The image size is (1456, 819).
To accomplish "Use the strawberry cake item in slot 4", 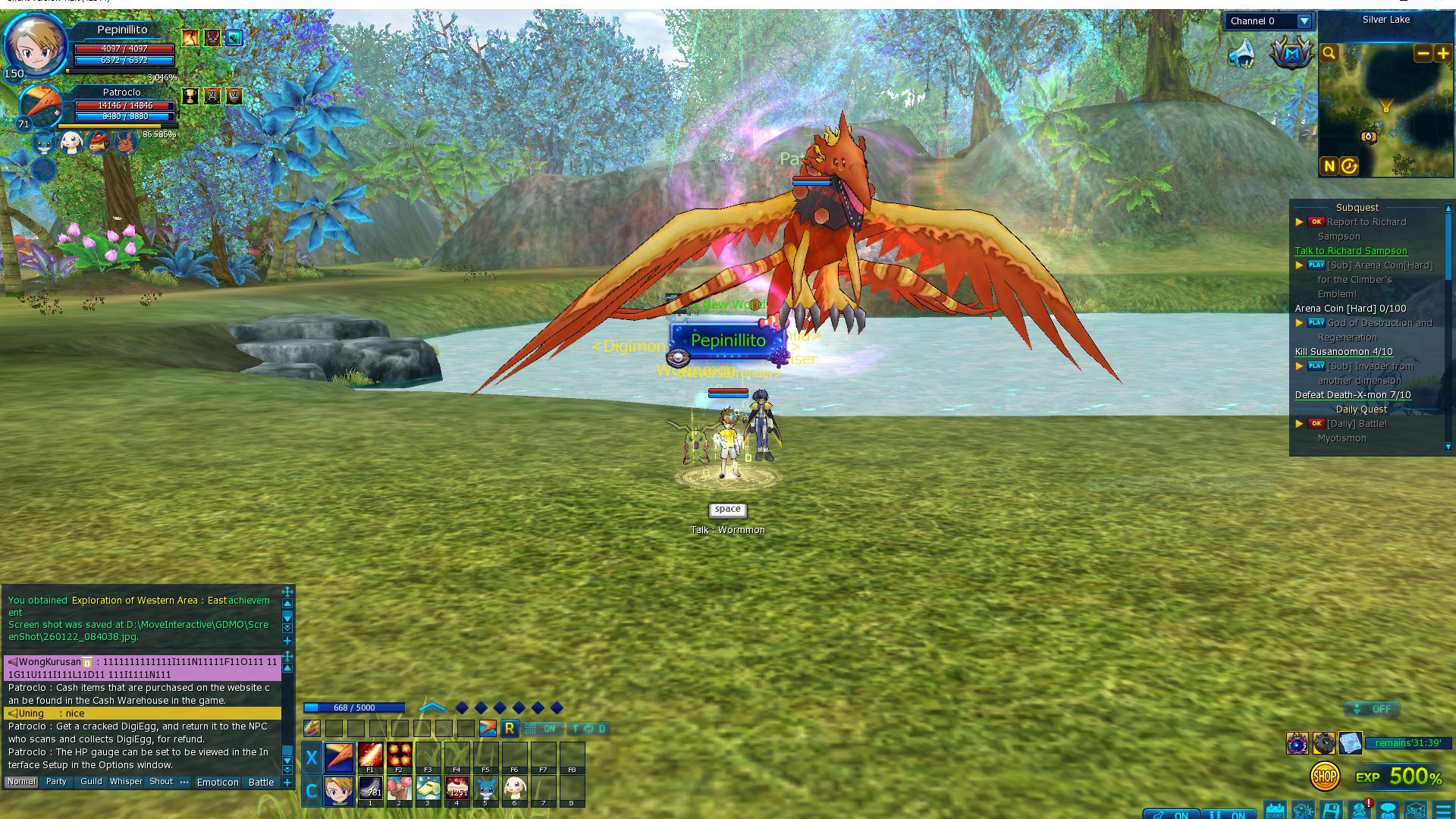I will coord(457,789).
